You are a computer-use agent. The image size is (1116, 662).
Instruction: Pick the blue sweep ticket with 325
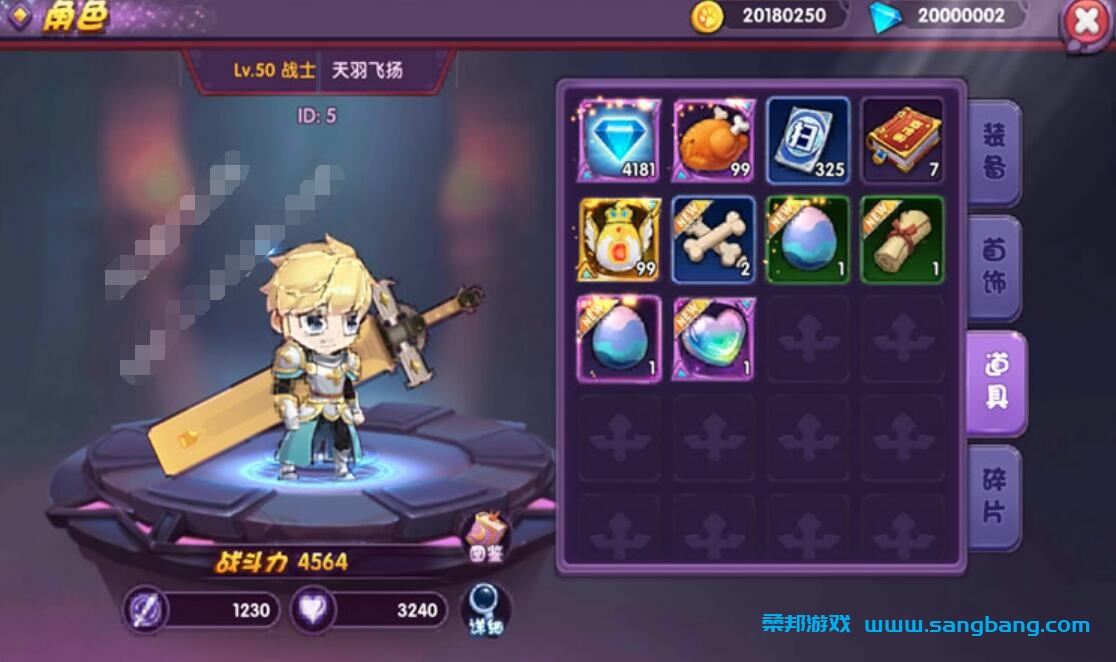pos(808,140)
